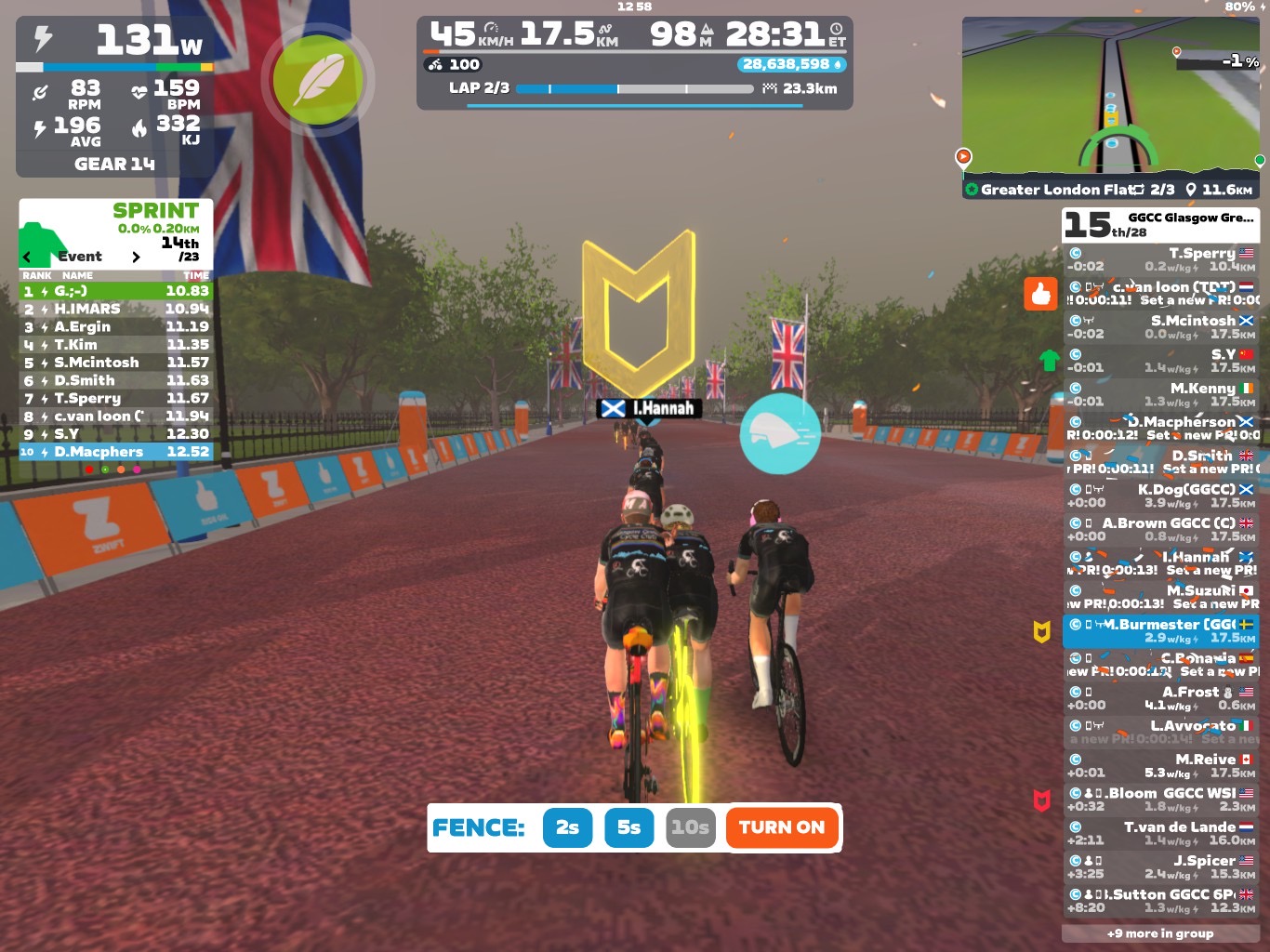The height and width of the screenshot is (952, 1270).
Task: Select D.Macphers sprint leaderboard row
Action: [116, 452]
